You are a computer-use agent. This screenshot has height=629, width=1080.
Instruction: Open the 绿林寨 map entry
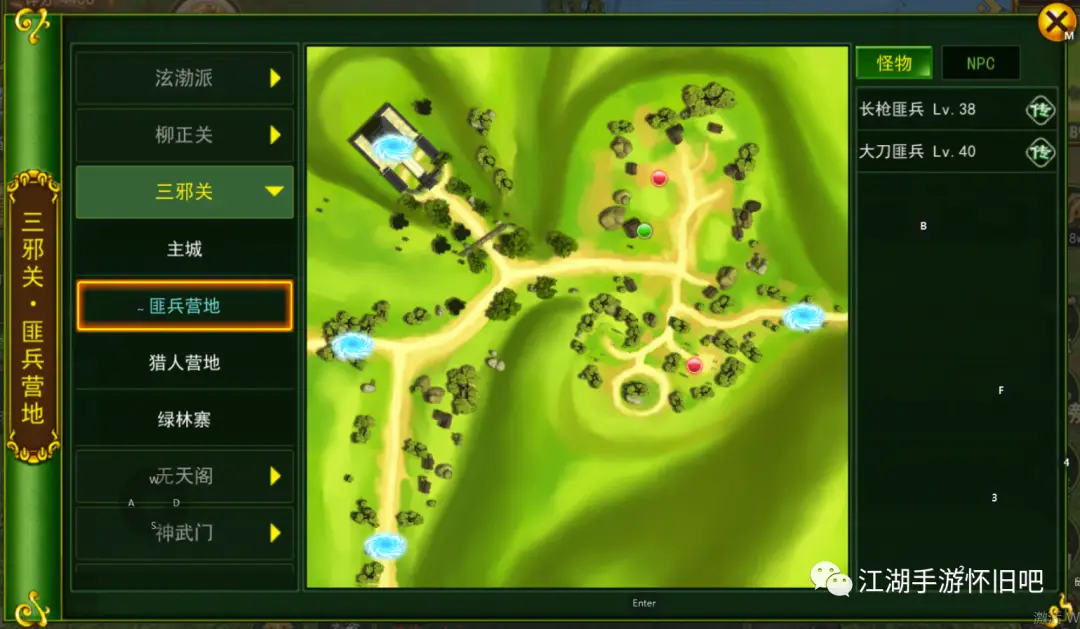[x=184, y=420]
